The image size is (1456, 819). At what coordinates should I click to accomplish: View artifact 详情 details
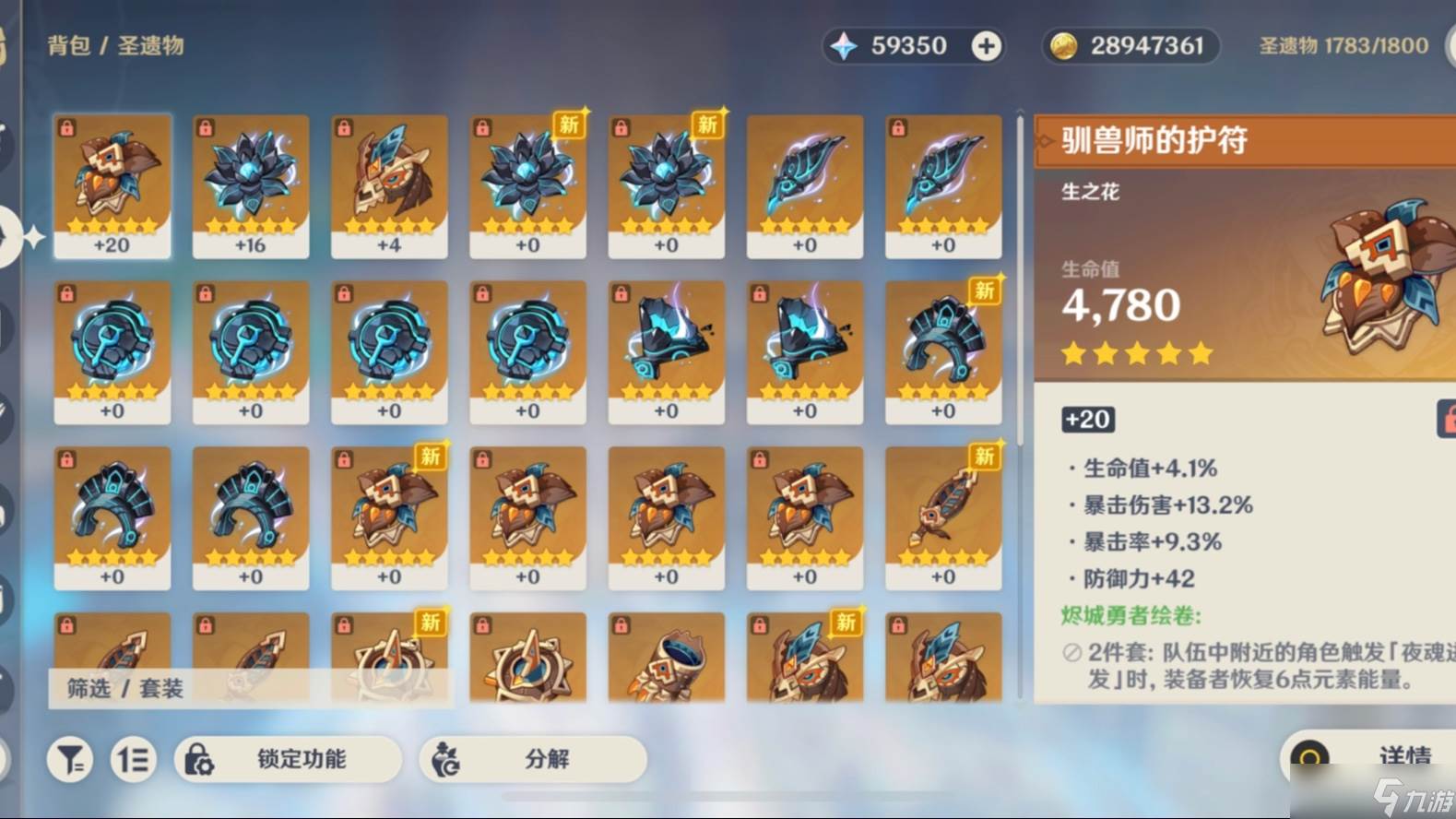tap(1374, 757)
